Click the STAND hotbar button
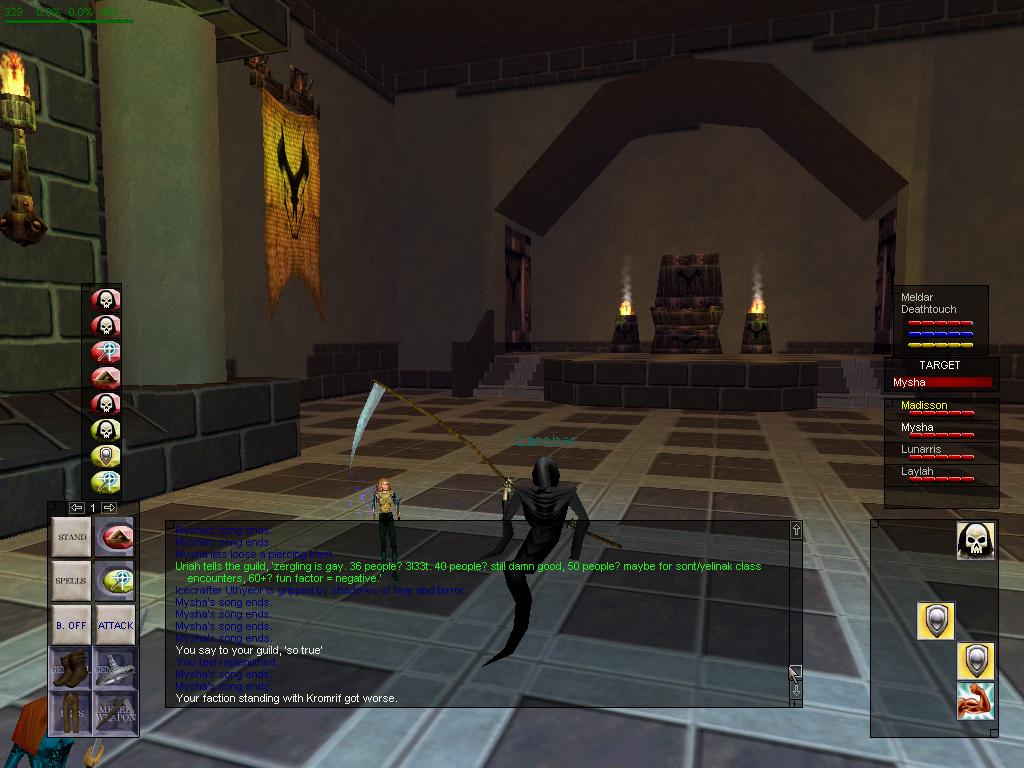 (71, 537)
